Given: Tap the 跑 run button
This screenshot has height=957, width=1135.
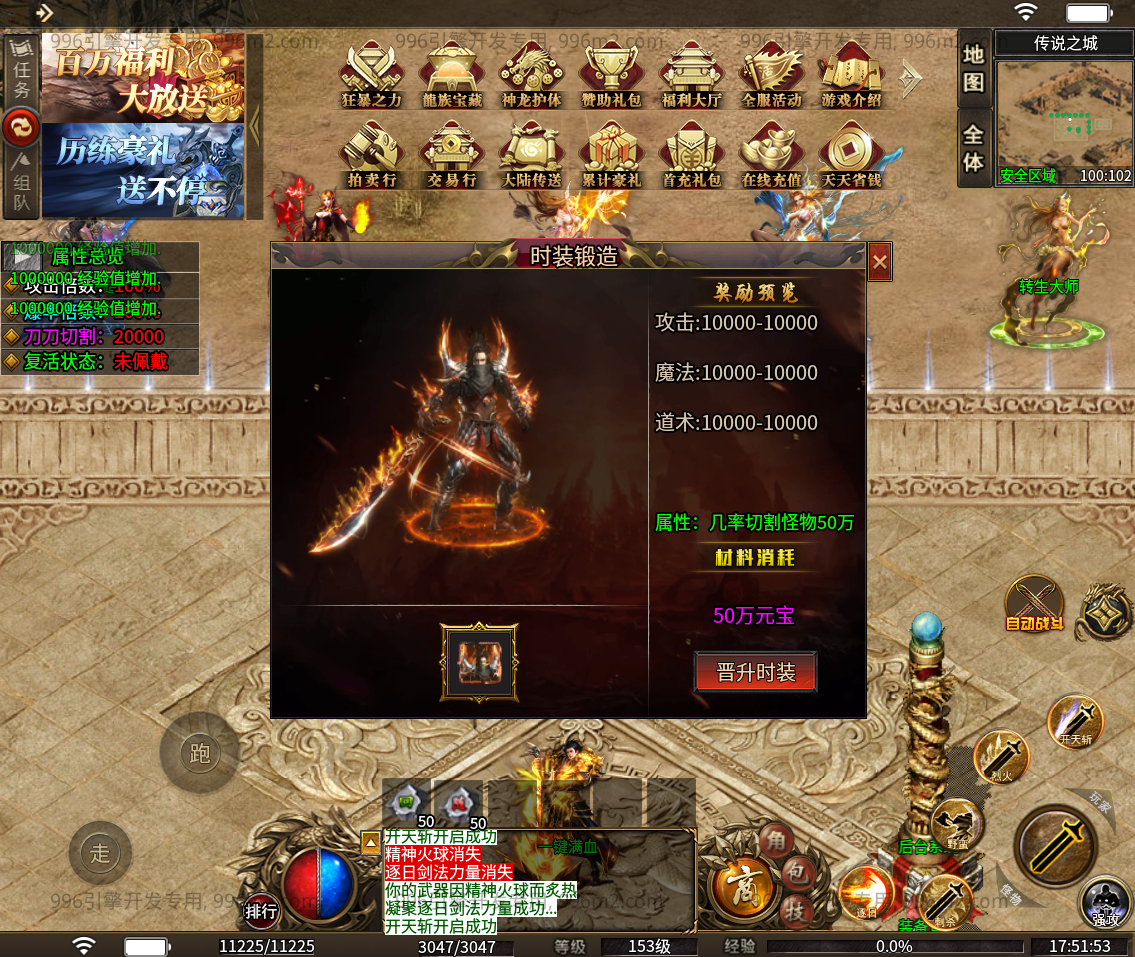Looking at the screenshot, I should (199, 752).
